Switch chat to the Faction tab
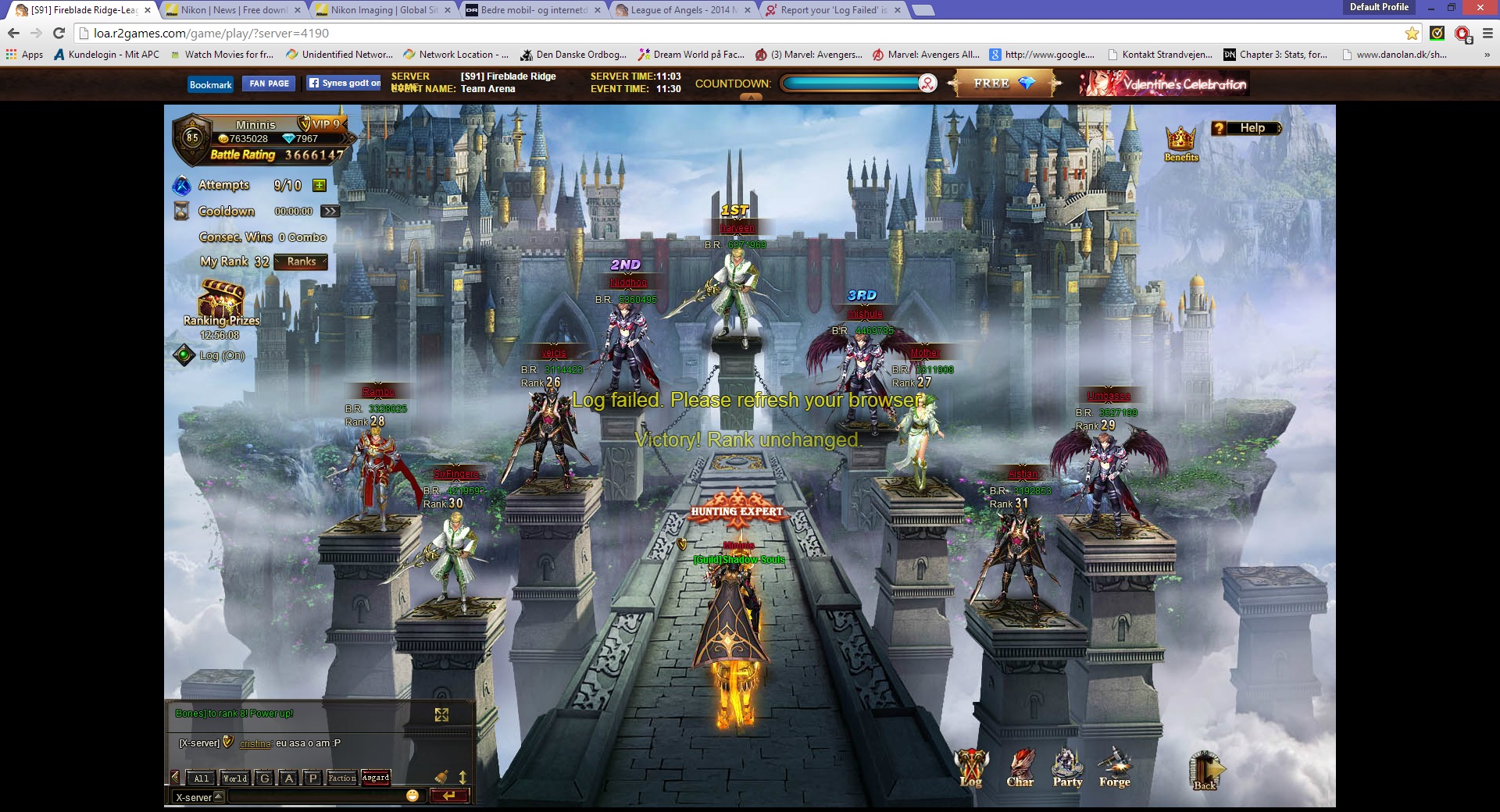 click(342, 778)
